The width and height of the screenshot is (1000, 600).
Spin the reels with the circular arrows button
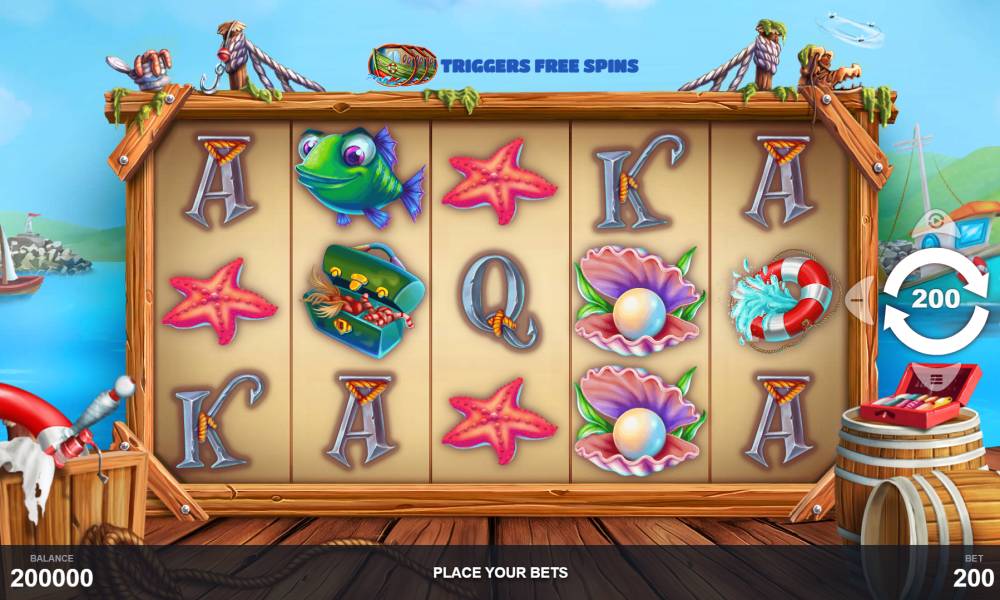coord(936,299)
